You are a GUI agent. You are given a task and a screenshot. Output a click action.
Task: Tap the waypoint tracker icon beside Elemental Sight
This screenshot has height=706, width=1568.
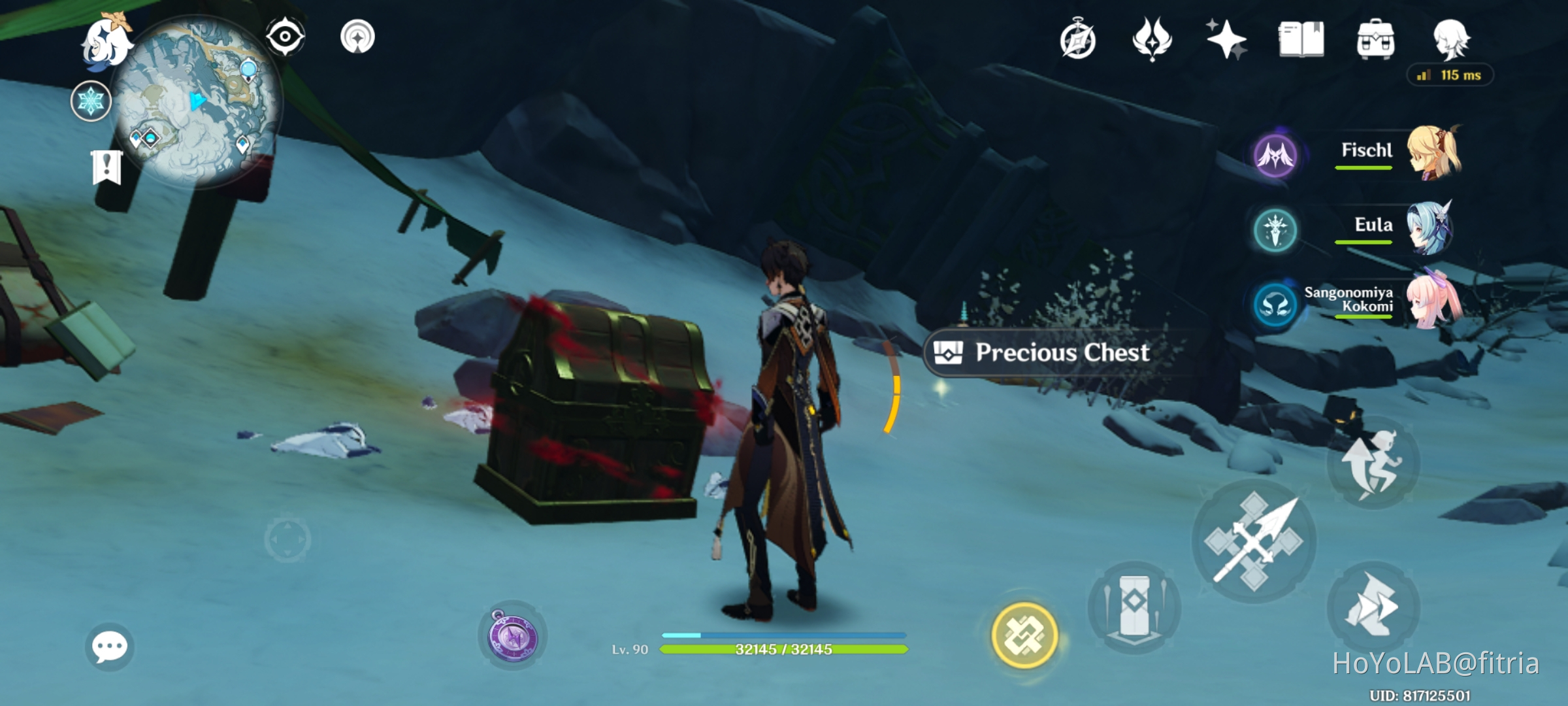pyautogui.click(x=357, y=37)
